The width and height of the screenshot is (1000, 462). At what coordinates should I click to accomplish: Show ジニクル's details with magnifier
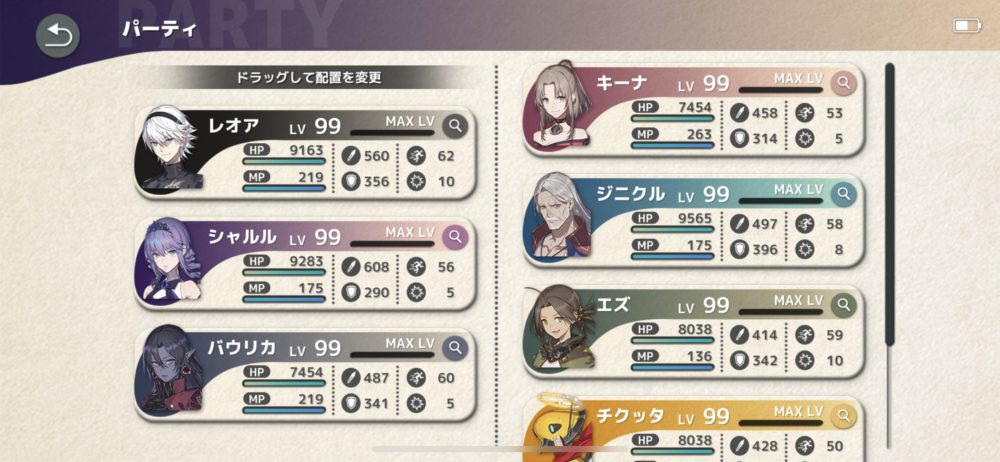coord(845,192)
